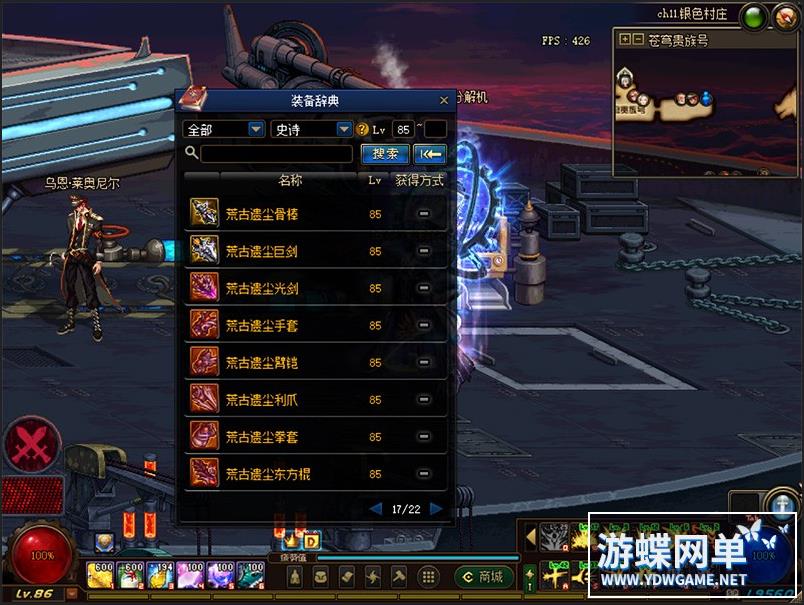Go to the previous dictionary page
Image resolution: width=804 pixels, height=605 pixels.
point(376,509)
